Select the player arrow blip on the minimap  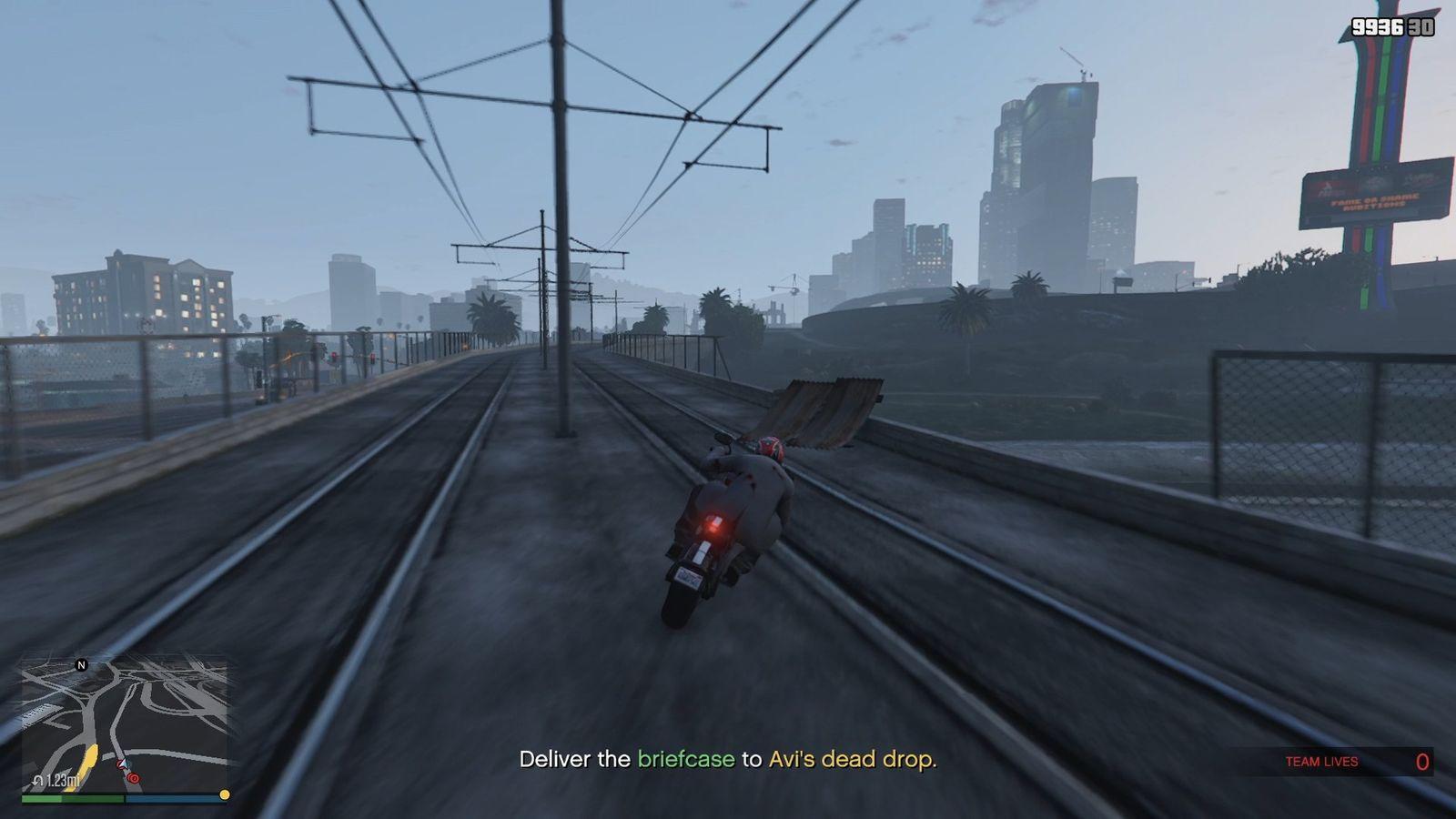click(x=123, y=763)
